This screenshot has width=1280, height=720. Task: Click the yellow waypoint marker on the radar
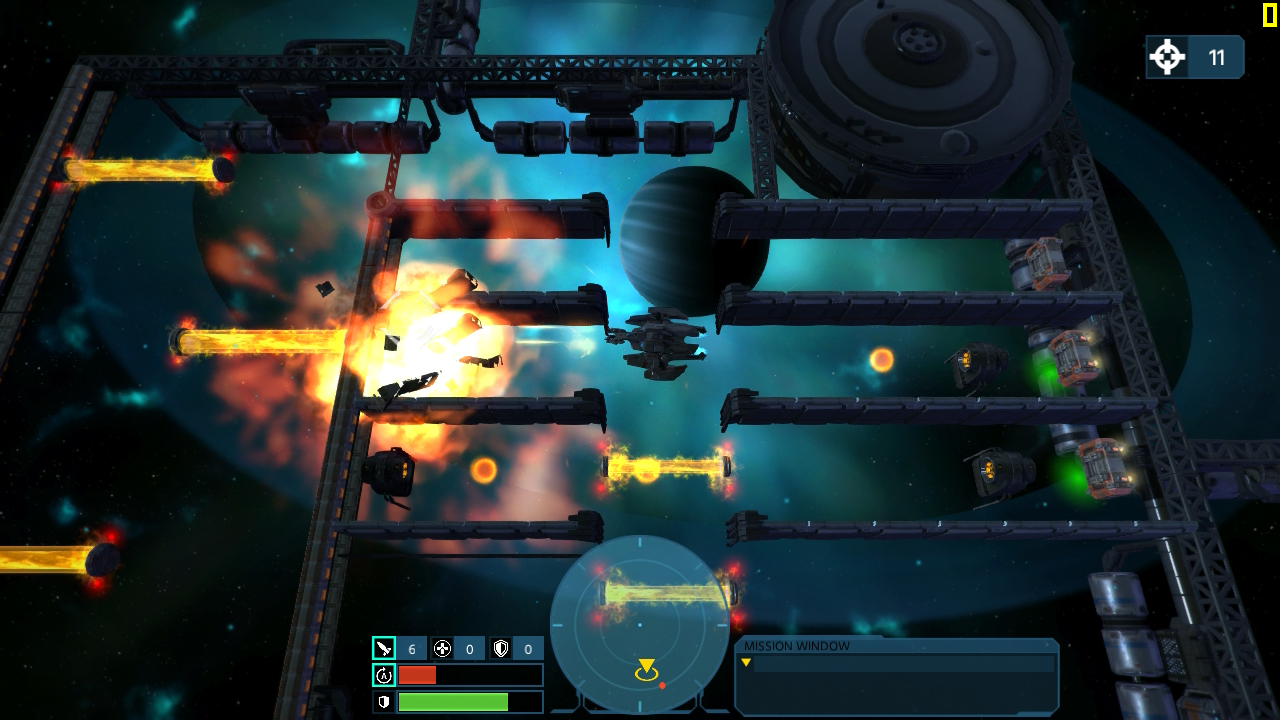coord(646,666)
